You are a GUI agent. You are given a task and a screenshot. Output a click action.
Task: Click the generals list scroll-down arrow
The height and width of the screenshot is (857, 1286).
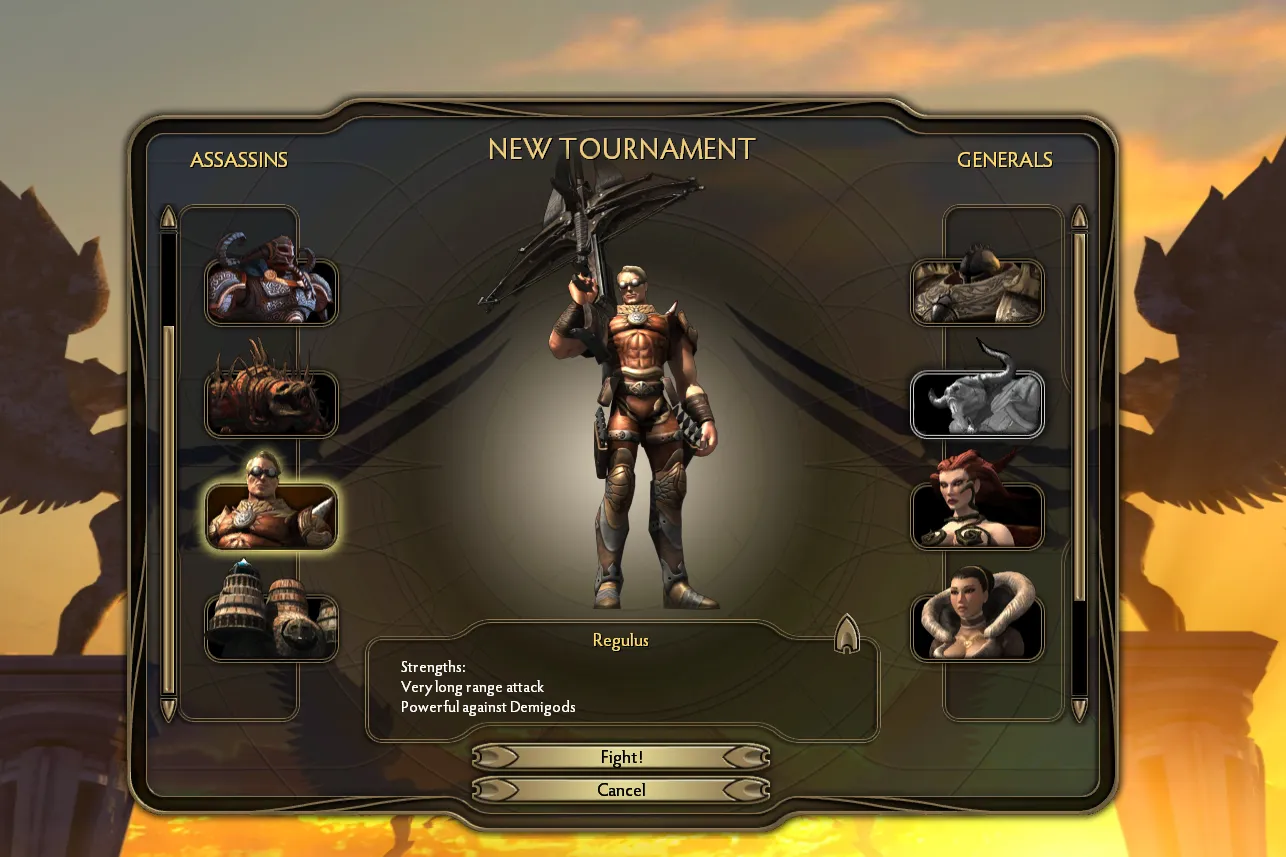(1079, 709)
